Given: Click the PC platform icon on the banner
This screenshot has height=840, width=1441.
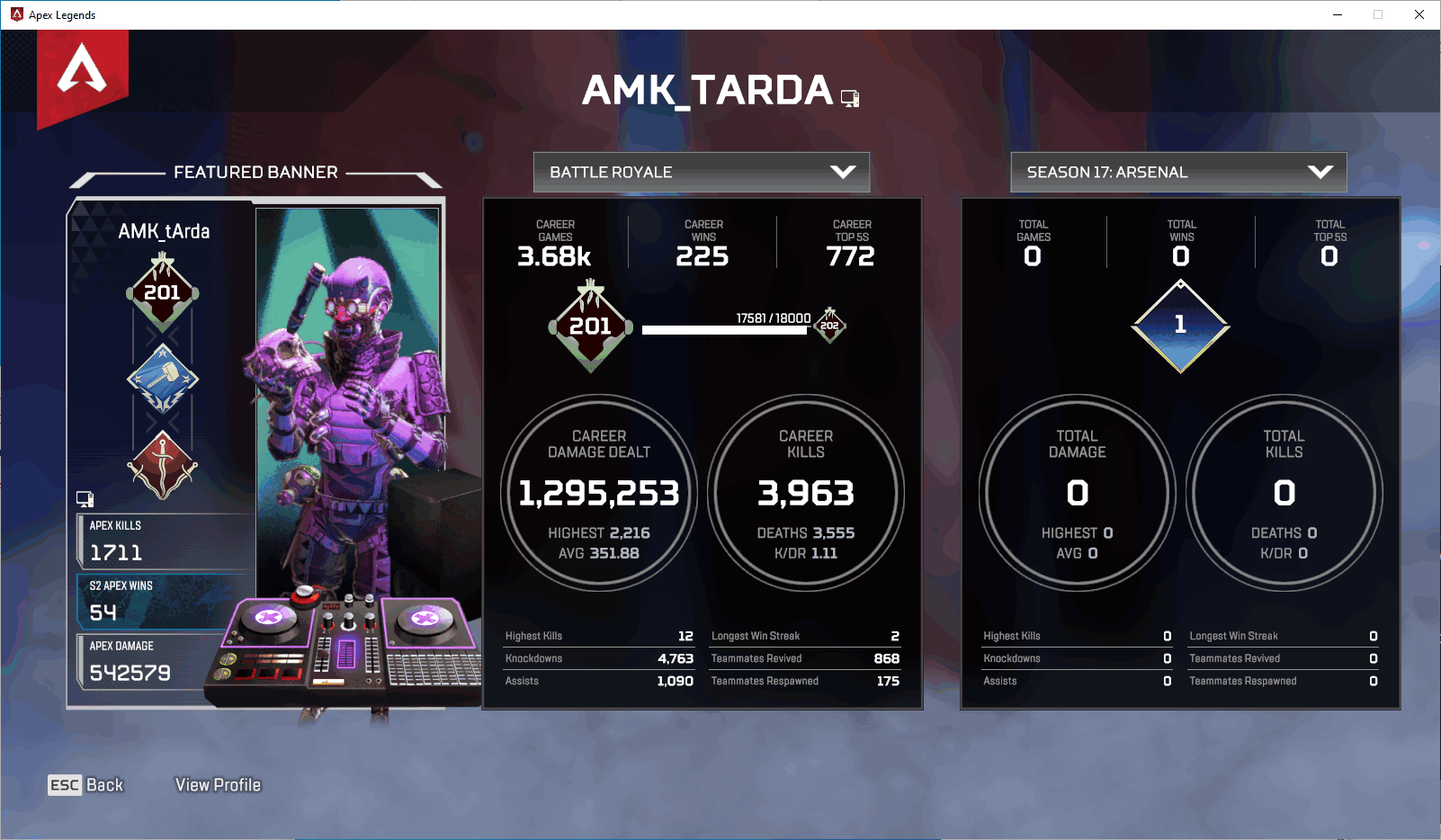Looking at the screenshot, I should coord(85,499).
